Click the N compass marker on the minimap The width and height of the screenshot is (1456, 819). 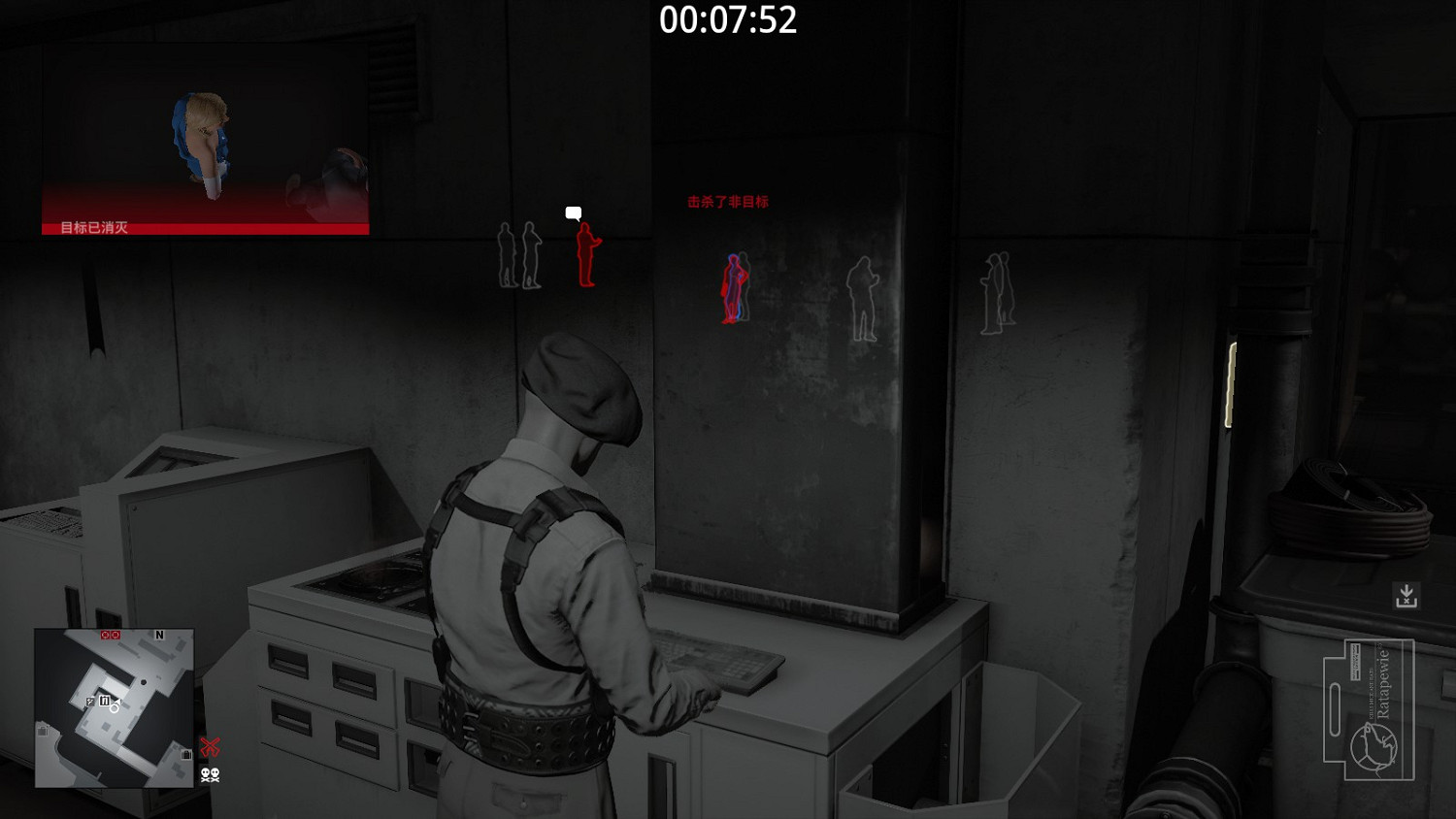coord(159,635)
